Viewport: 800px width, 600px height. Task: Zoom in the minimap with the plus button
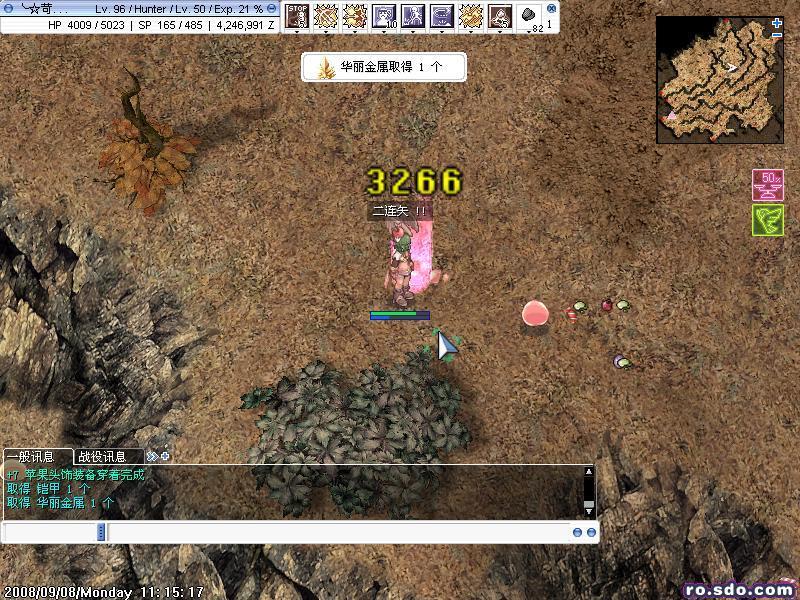[777, 23]
